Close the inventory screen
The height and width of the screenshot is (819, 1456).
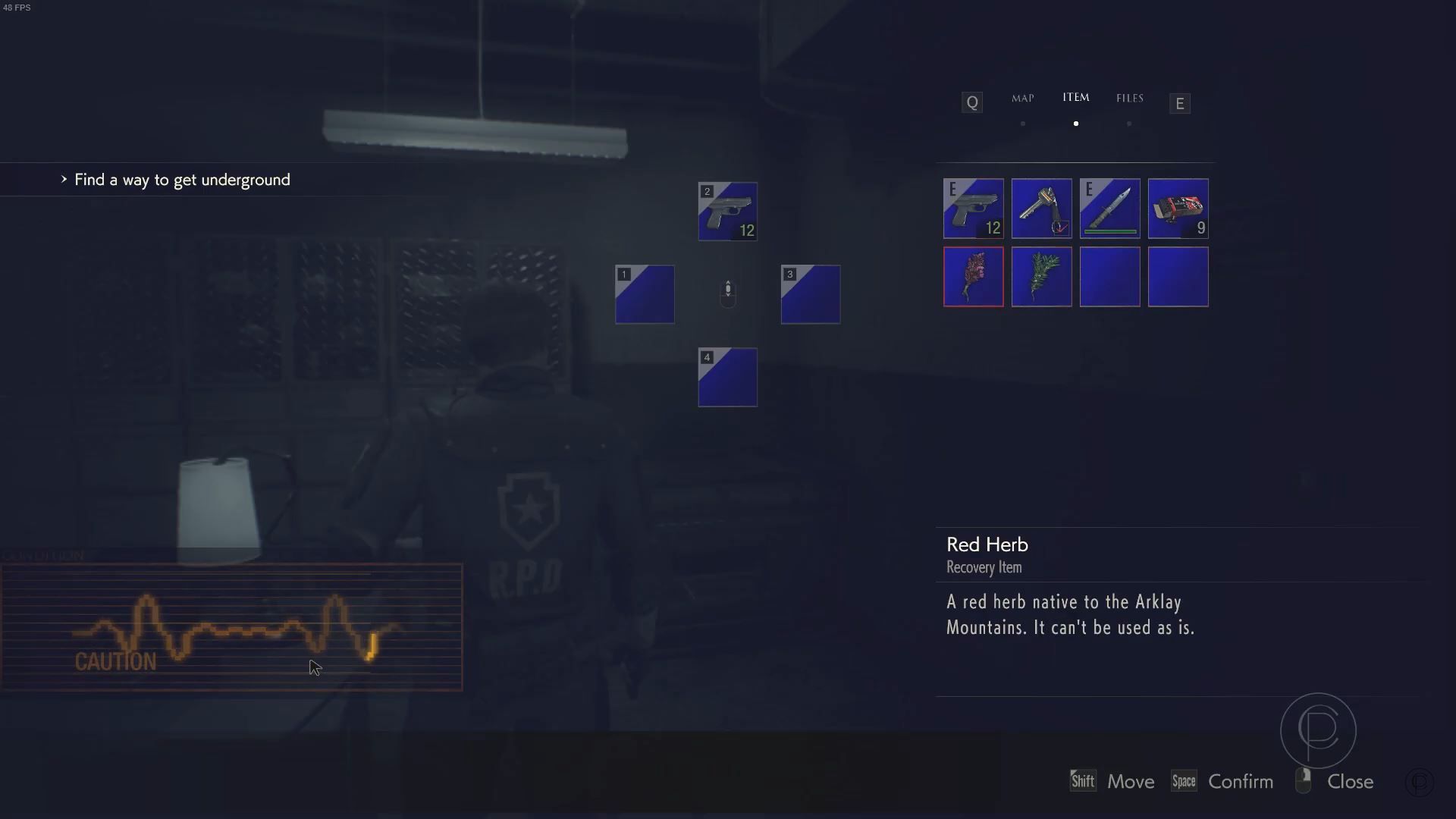click(1351, 781)
